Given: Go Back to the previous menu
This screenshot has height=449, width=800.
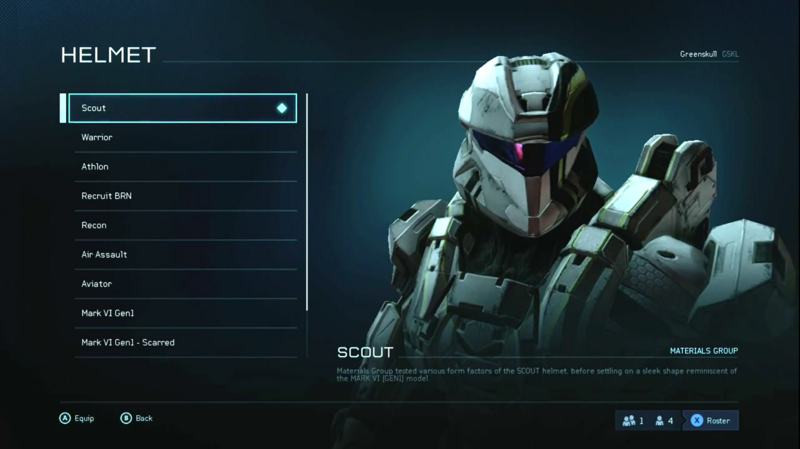Looking at the screenshot, I should click(x=137, y=418).
